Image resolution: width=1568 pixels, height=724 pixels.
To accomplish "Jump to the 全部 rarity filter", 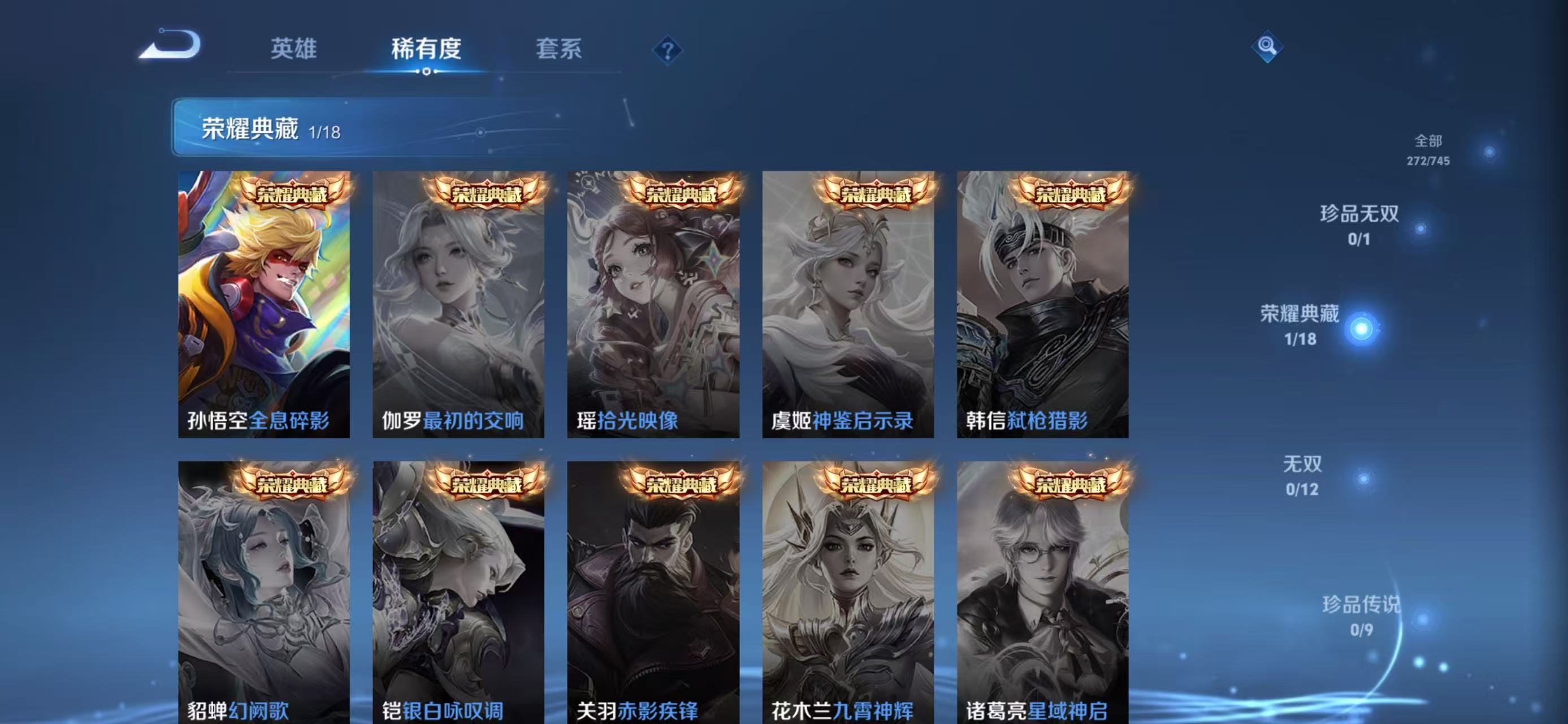I will tap(1428, 149).
